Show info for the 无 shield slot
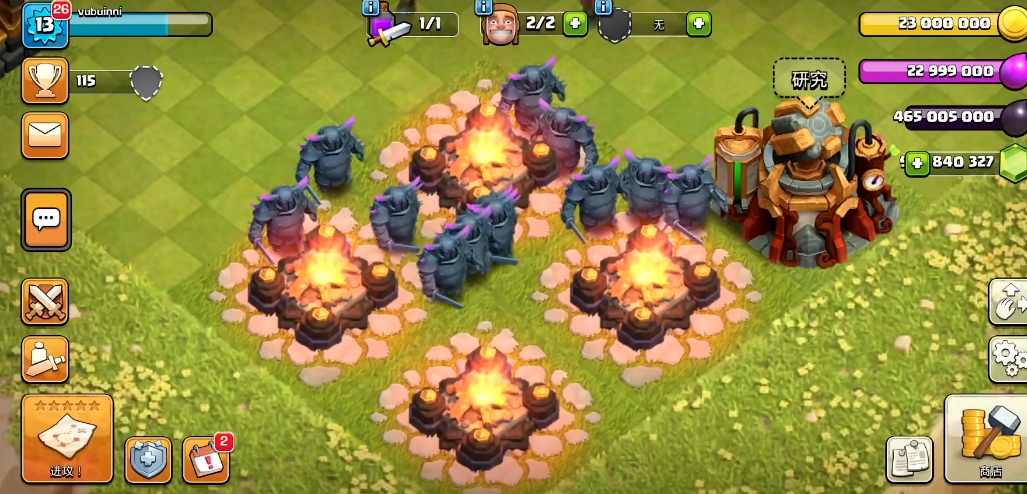Image resolution: width=1027 pixels, height=494 pixels. coord(603,7)
